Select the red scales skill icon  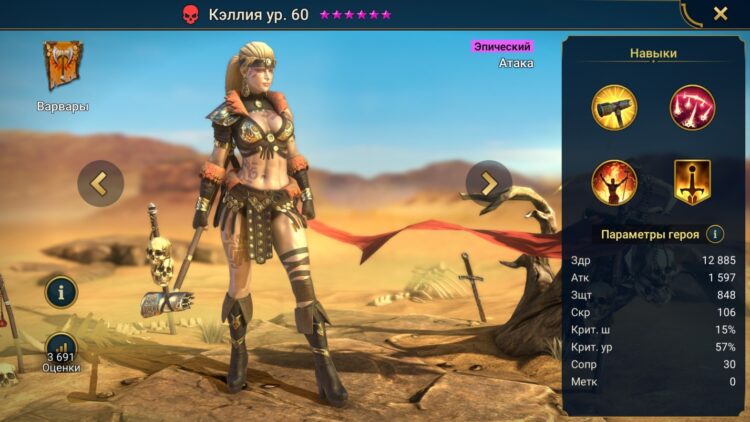692,107
